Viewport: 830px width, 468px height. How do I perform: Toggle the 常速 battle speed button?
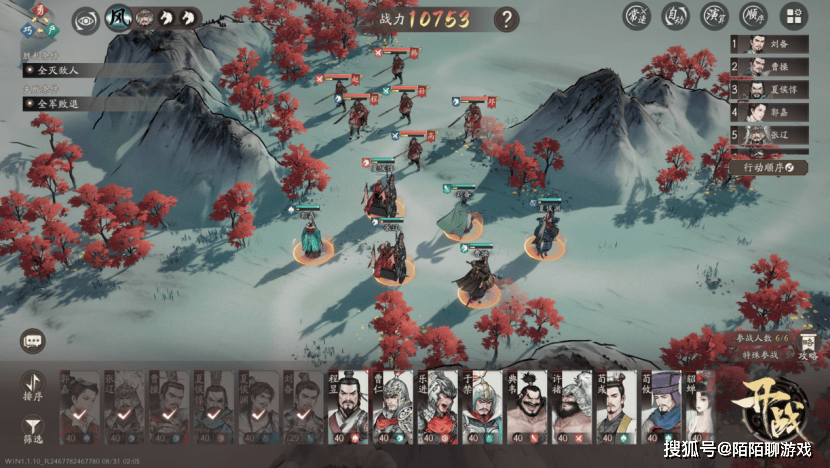click(x=636, y=16)
